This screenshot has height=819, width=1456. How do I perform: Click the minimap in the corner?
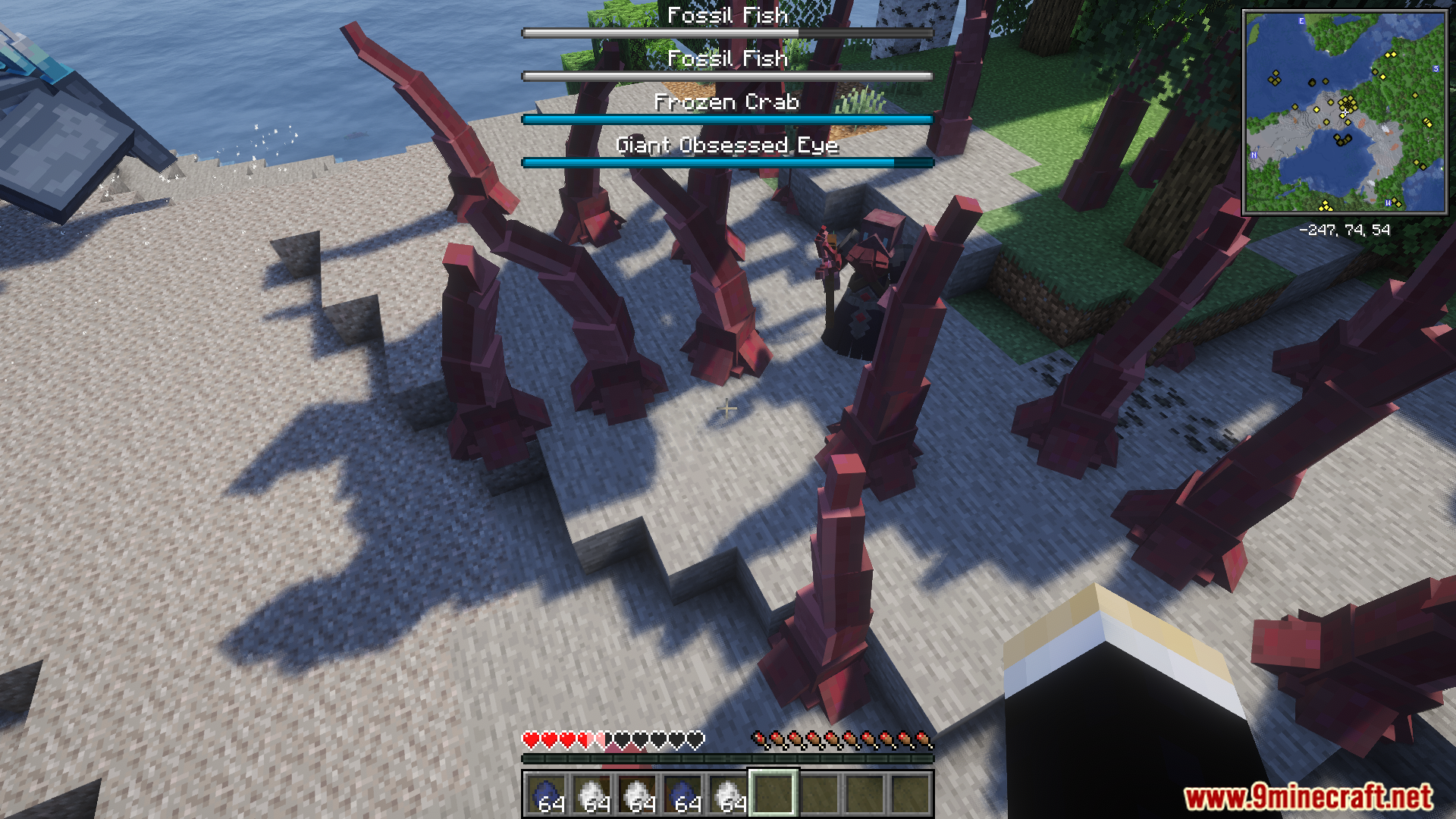[1345, 112]
